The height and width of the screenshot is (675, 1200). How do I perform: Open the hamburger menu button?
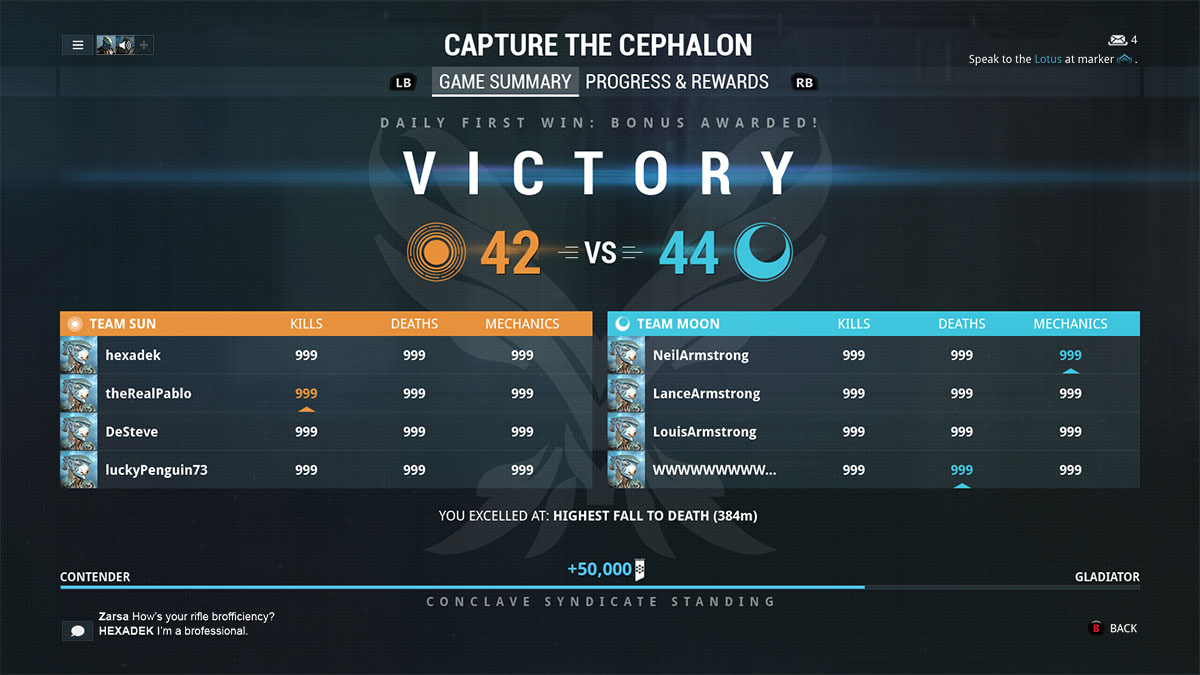(77, 45)
